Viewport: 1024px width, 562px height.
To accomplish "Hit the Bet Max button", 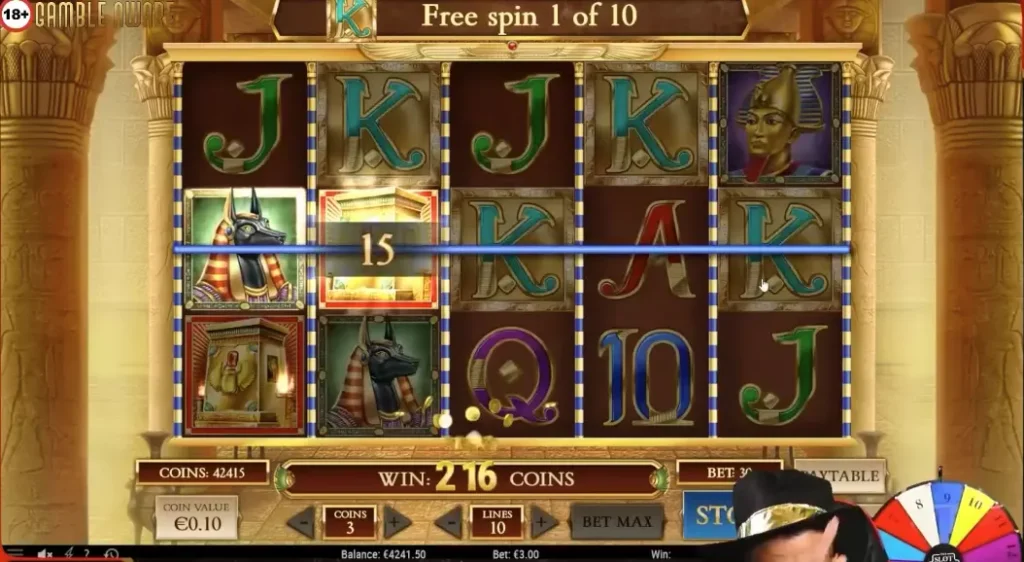I will (618, 521).
